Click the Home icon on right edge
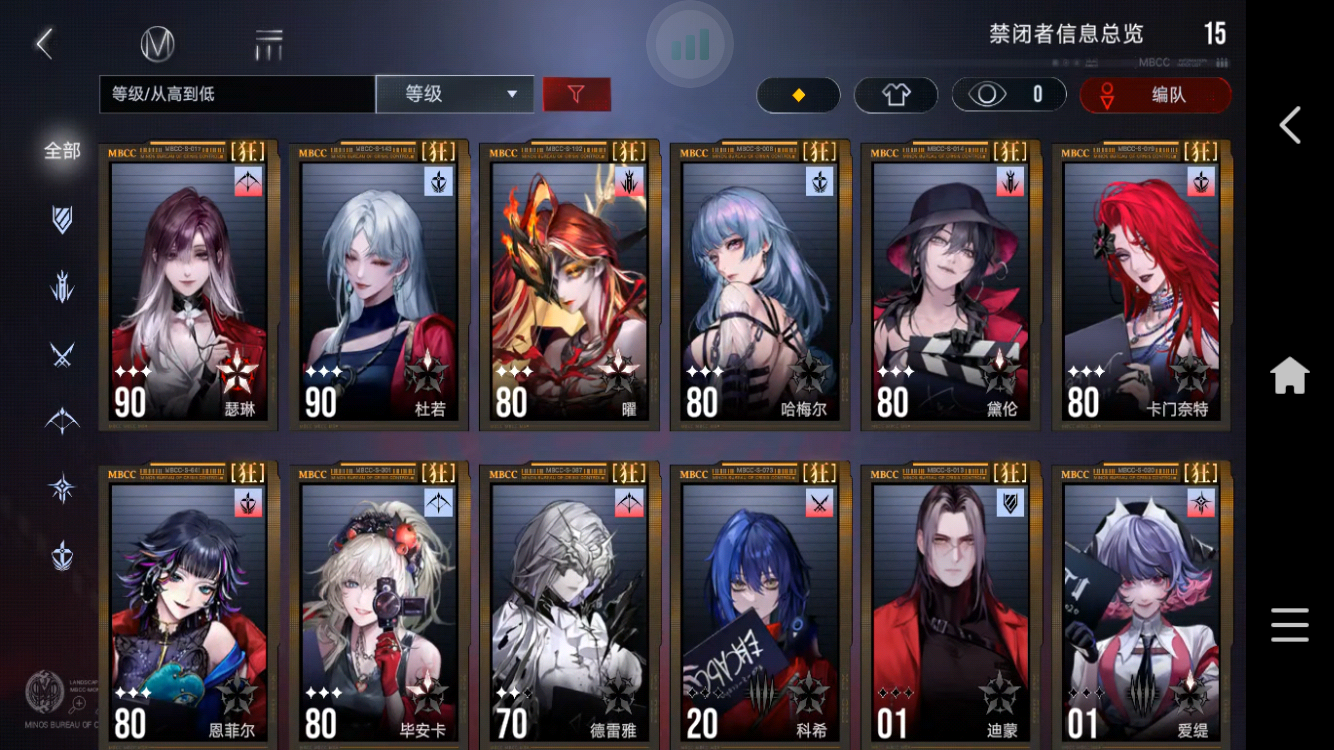 pyautogui.click(x=1290, y=377)
